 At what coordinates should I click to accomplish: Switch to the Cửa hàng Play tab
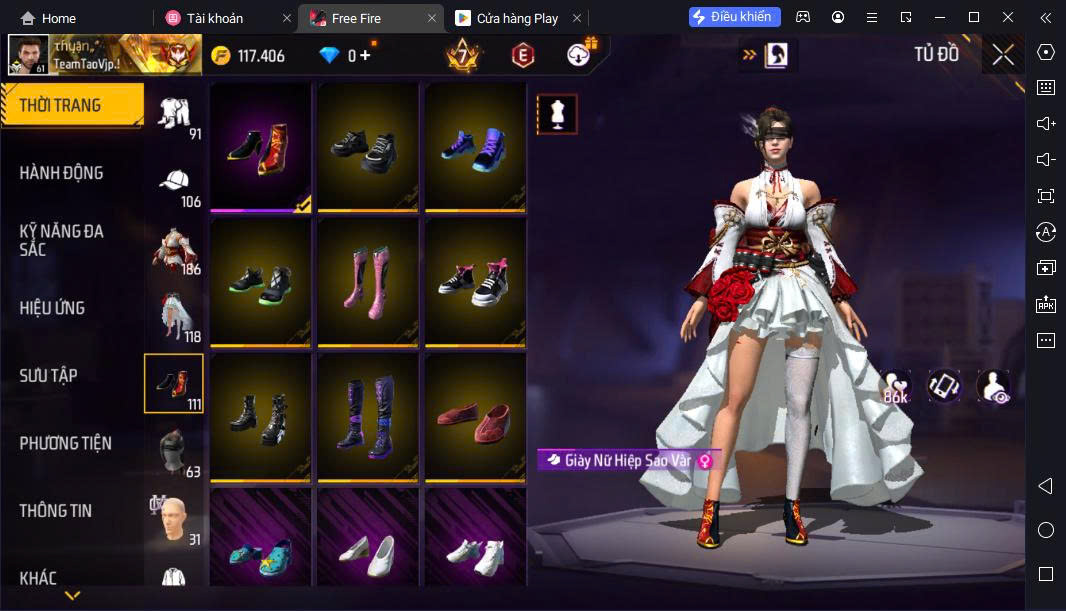click(517, 18)
